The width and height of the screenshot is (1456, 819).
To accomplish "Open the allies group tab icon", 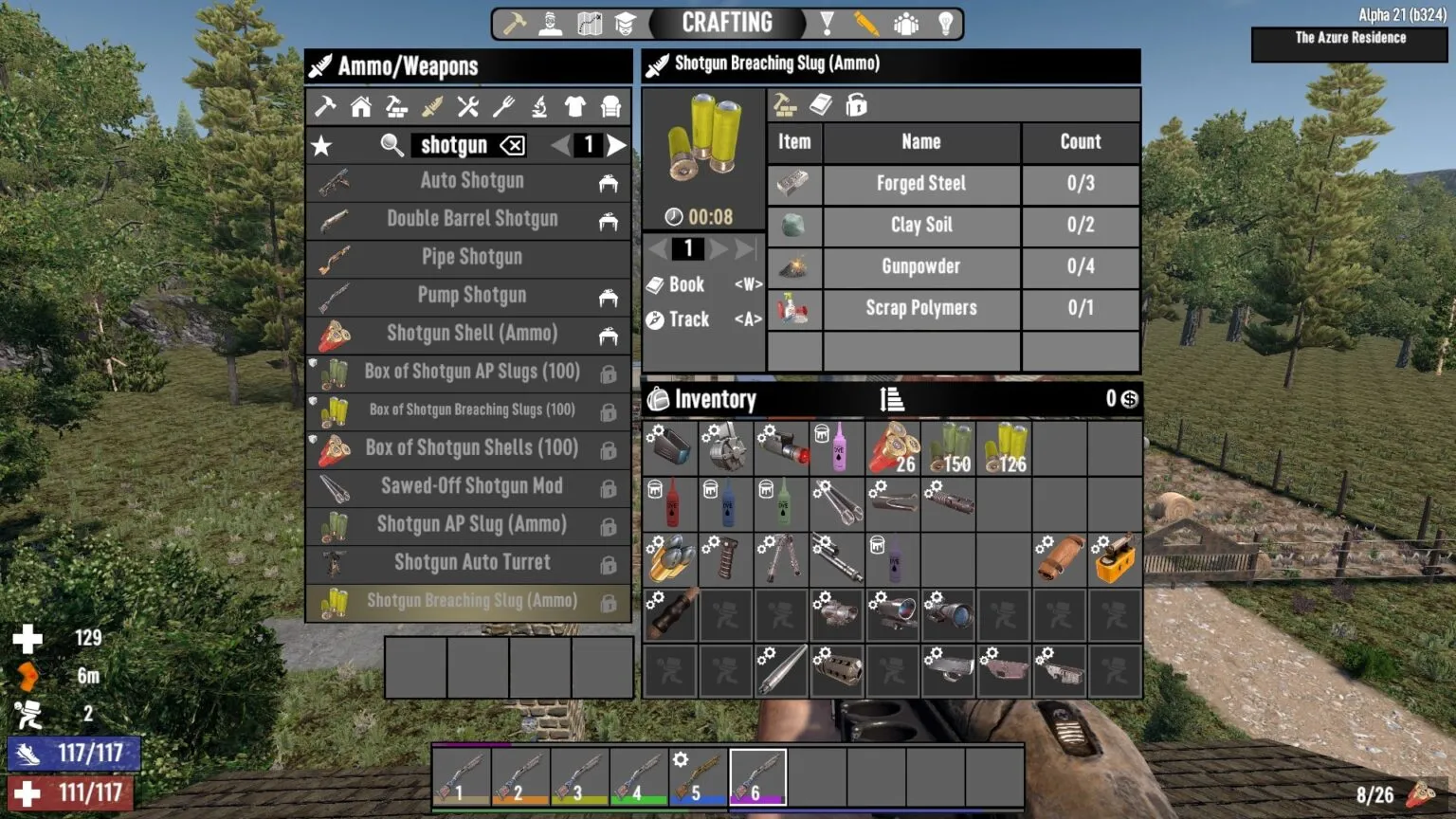I will (x=906, y=22).
